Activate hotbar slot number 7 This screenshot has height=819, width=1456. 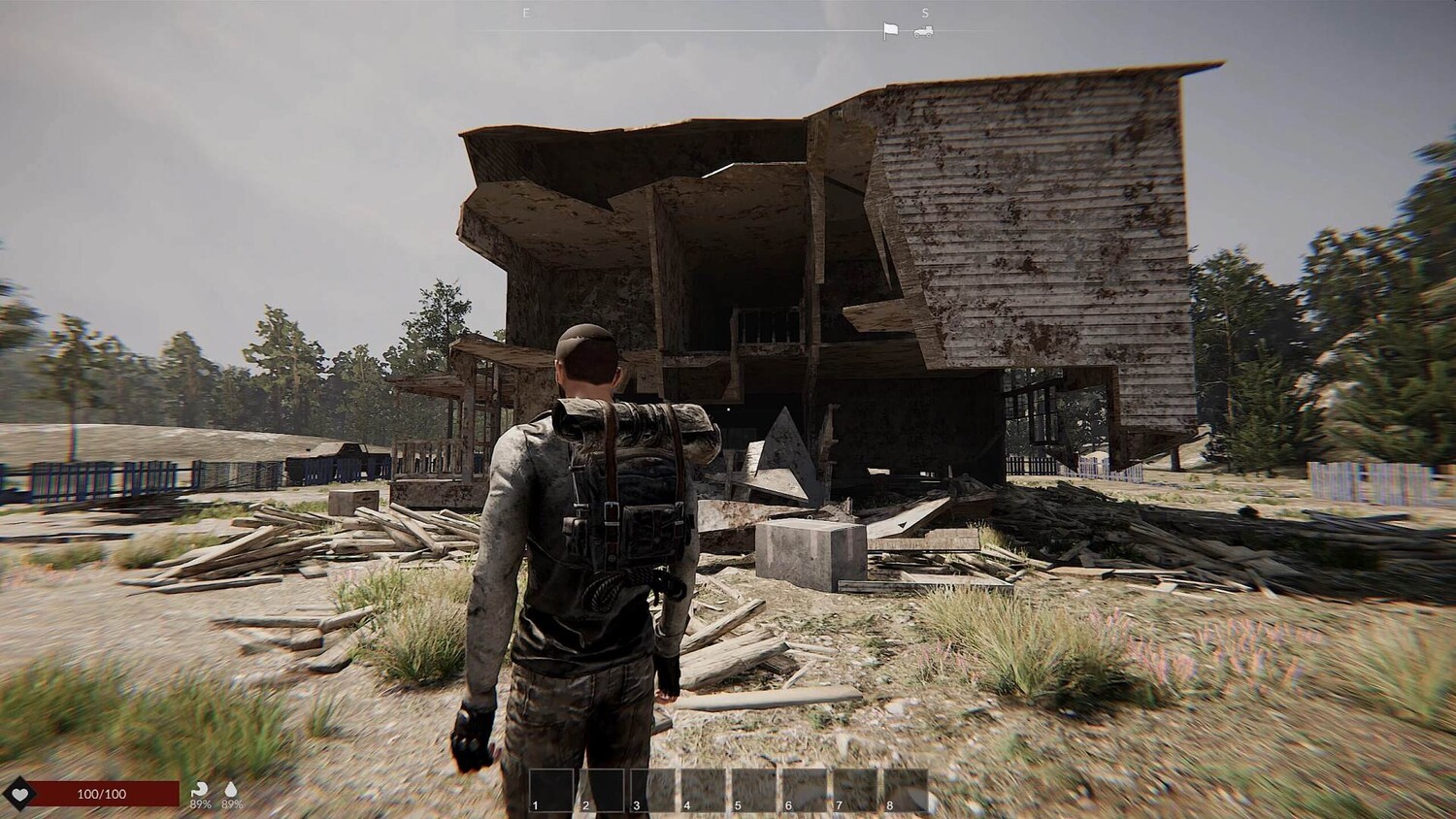(855, 789)
